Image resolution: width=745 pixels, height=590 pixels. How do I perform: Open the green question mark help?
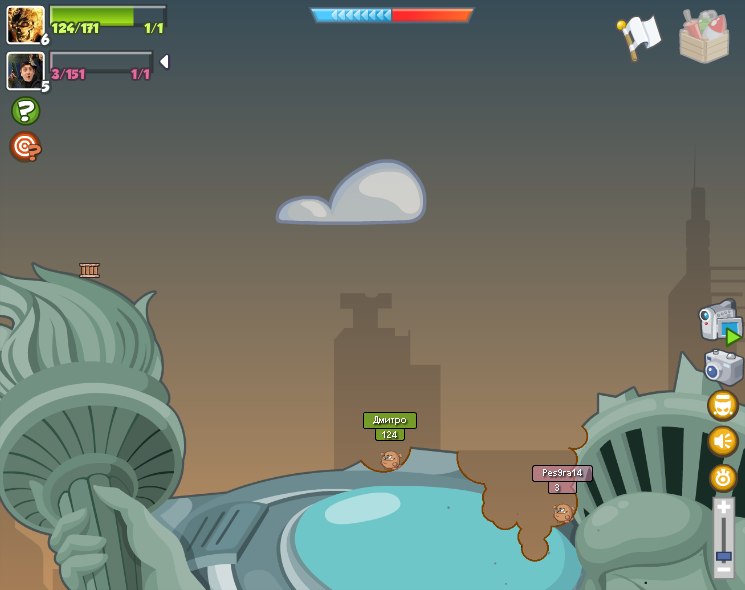pyautogui.click(x=25, y=110)
